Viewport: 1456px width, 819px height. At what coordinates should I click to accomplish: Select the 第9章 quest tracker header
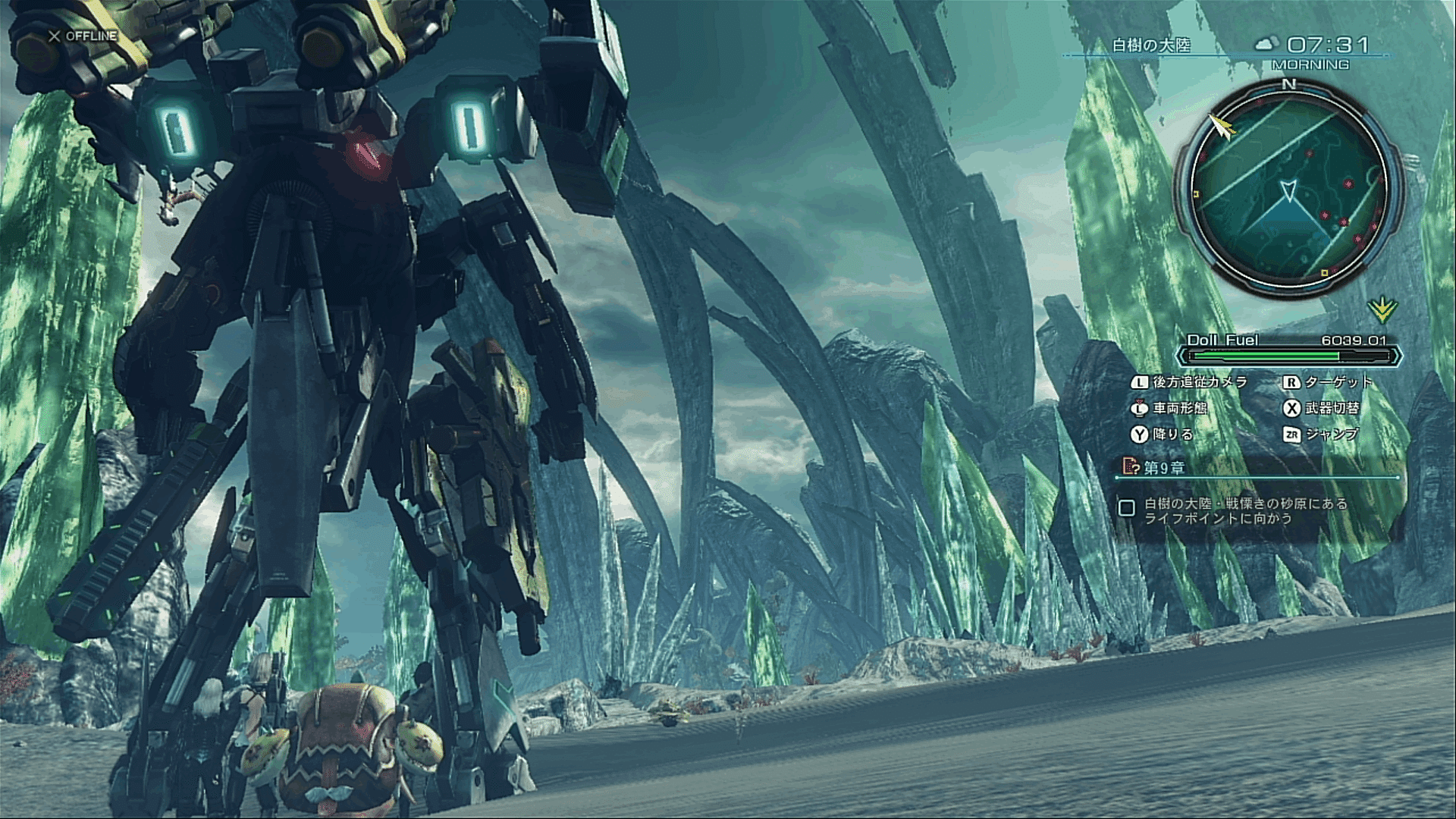(x=1163, y=467)
